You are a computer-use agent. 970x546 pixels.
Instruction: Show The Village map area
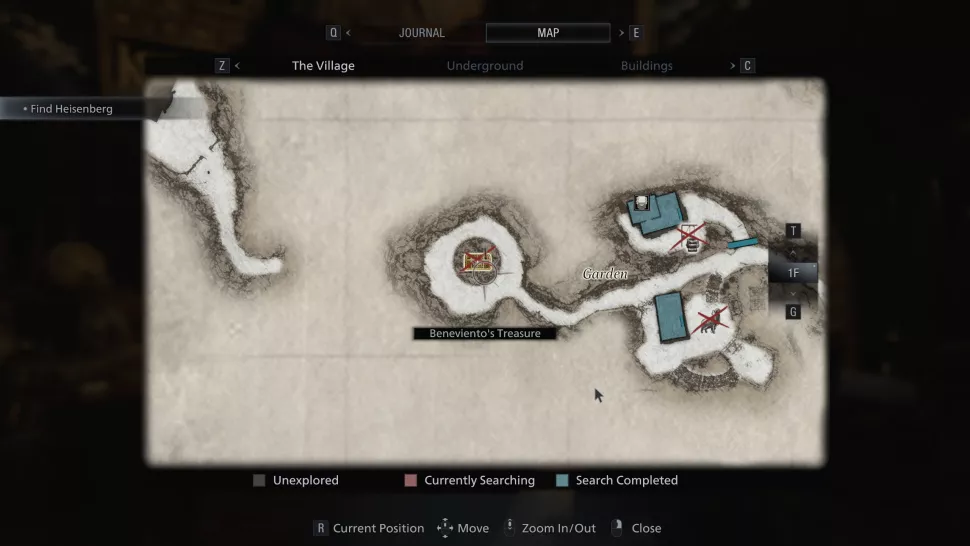[x=323, y=66]
